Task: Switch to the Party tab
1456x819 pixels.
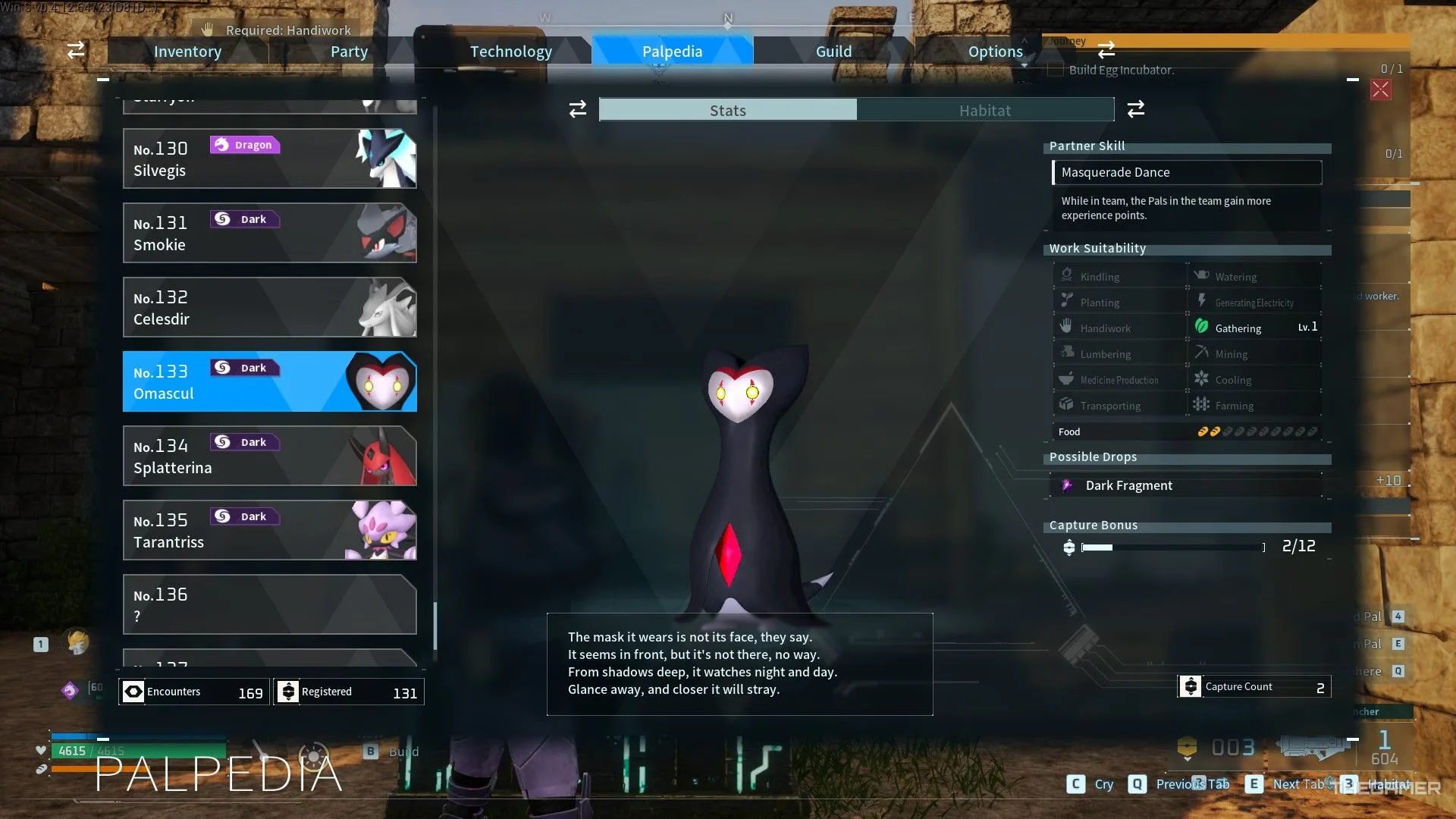Action: (349, 52)
